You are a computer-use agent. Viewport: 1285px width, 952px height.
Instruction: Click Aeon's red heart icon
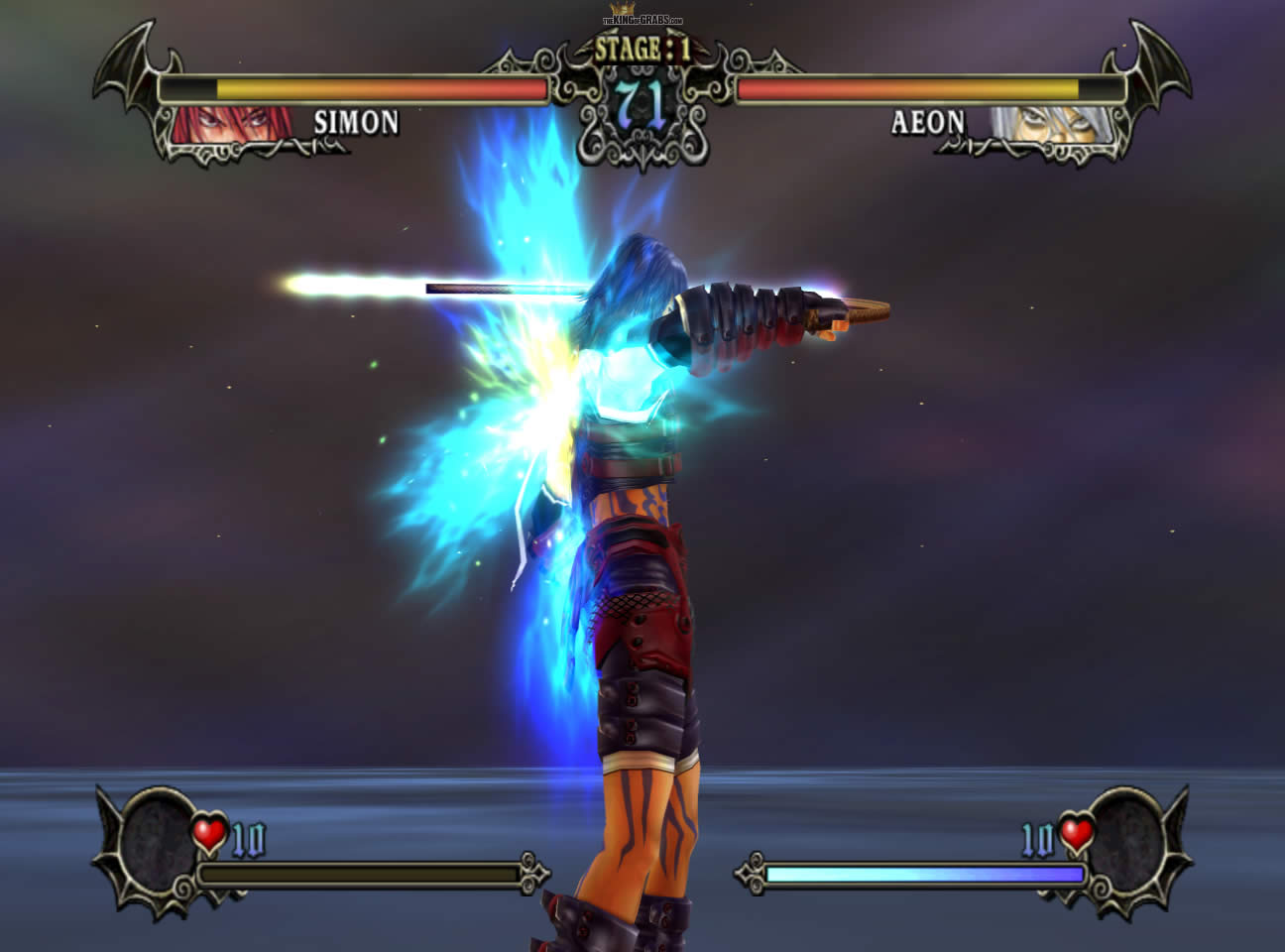click(1074, 834)
